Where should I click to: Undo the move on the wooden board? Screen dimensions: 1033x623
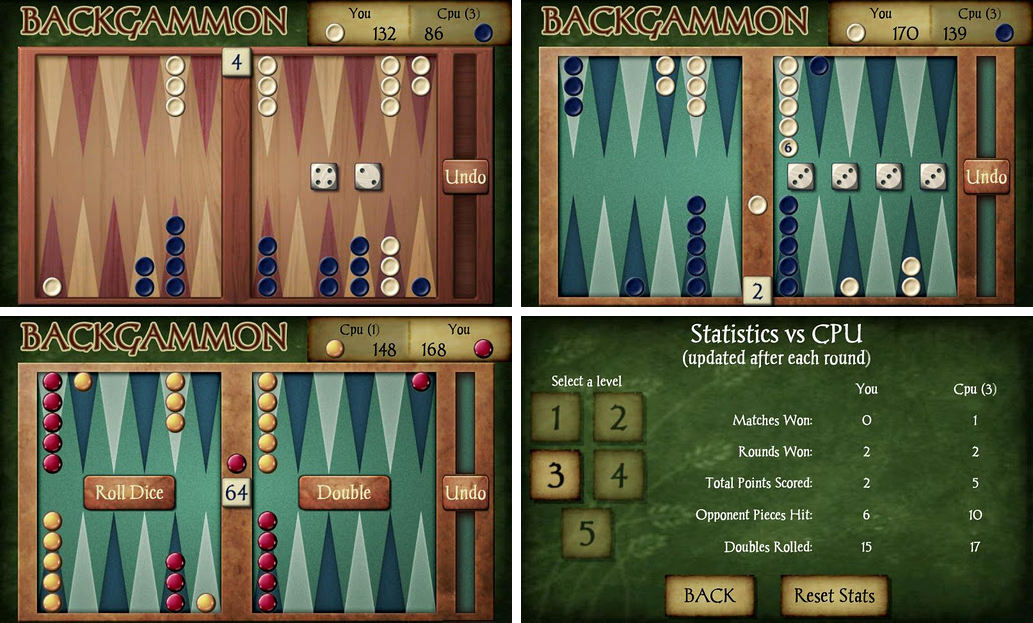pyautogui.click(x=465, y=177)
